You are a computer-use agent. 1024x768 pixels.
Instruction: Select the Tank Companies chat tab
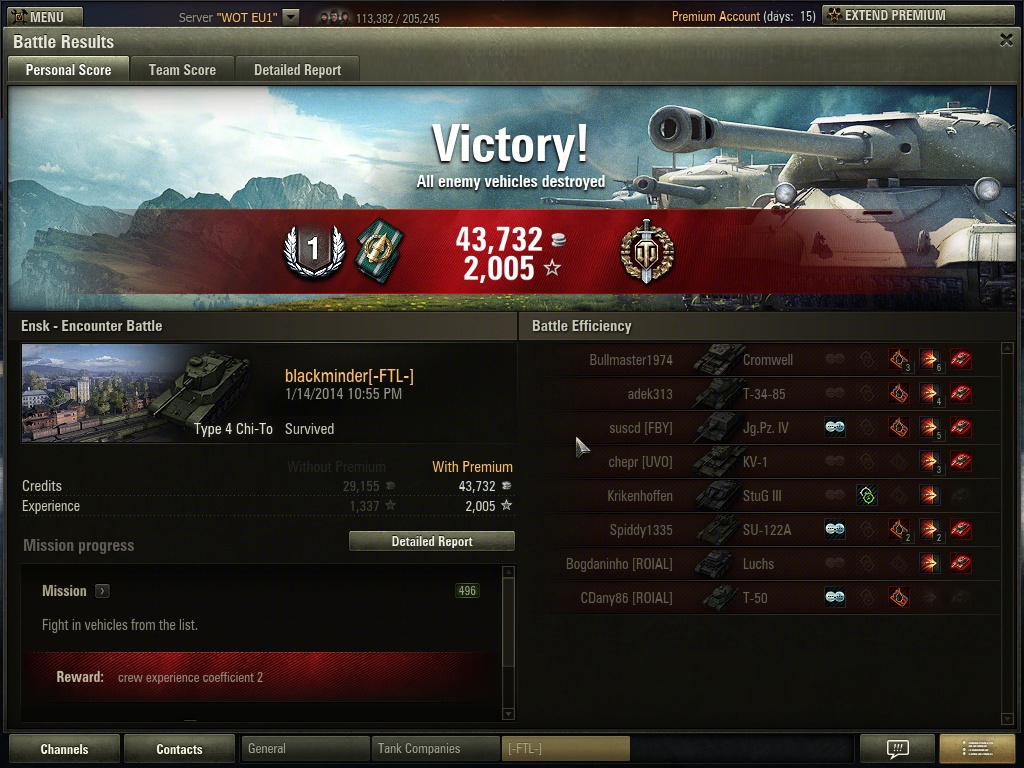435,748
